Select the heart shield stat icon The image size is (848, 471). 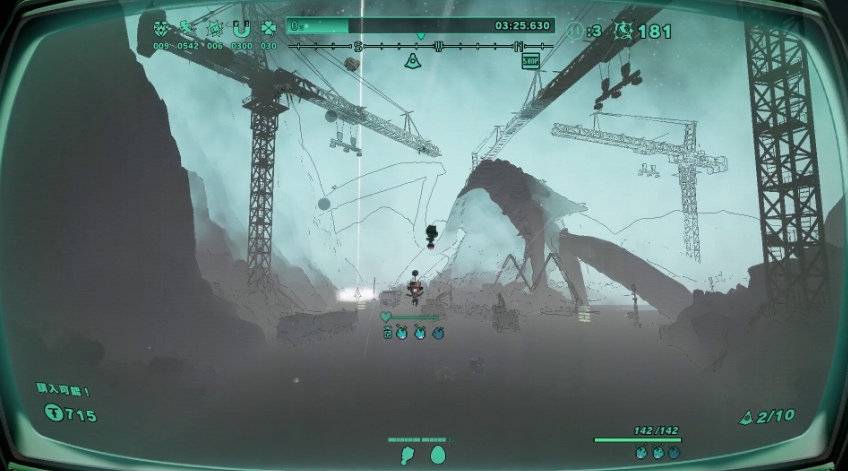pyautogui.click(x=161, y=29)
